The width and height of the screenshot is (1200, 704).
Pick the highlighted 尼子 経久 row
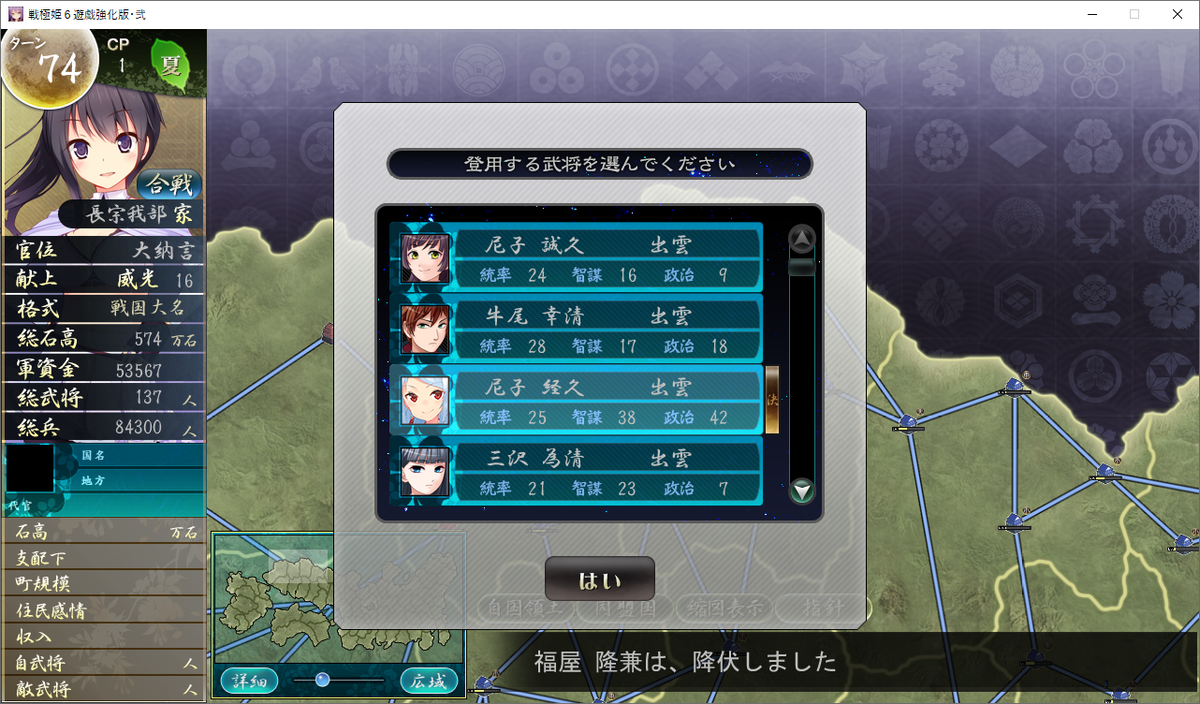point(577,401)
